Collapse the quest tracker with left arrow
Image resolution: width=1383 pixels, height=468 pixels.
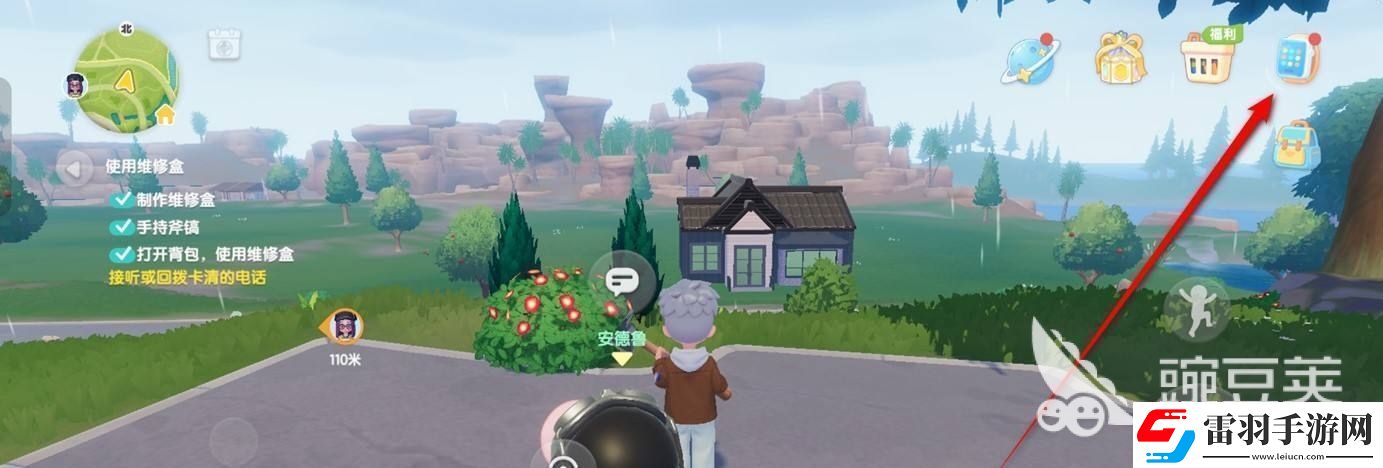[x=74, y=168]
